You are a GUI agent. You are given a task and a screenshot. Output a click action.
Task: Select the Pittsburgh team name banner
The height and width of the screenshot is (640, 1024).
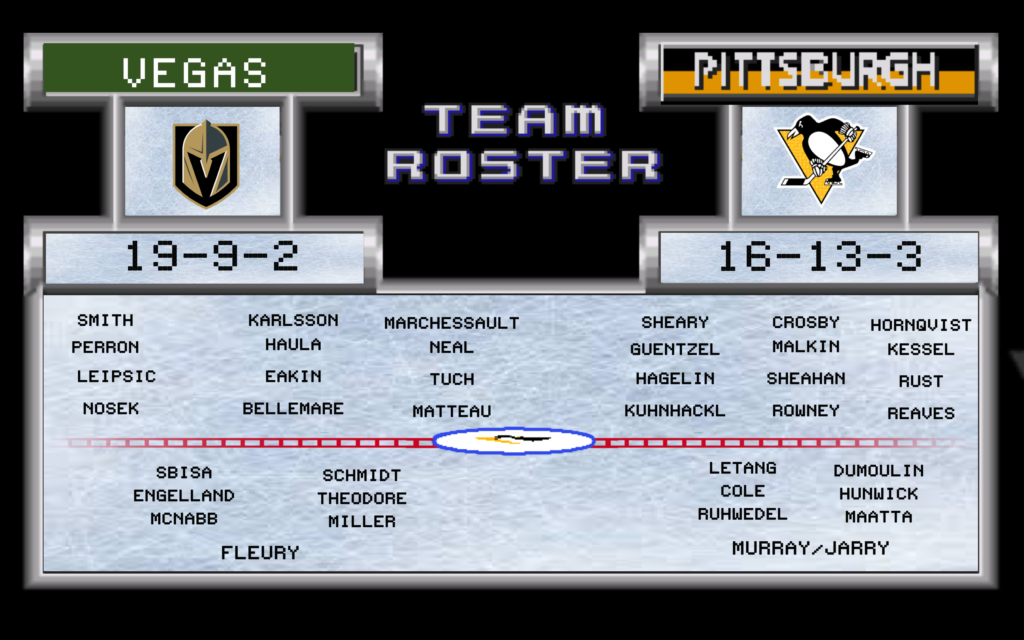820,72
